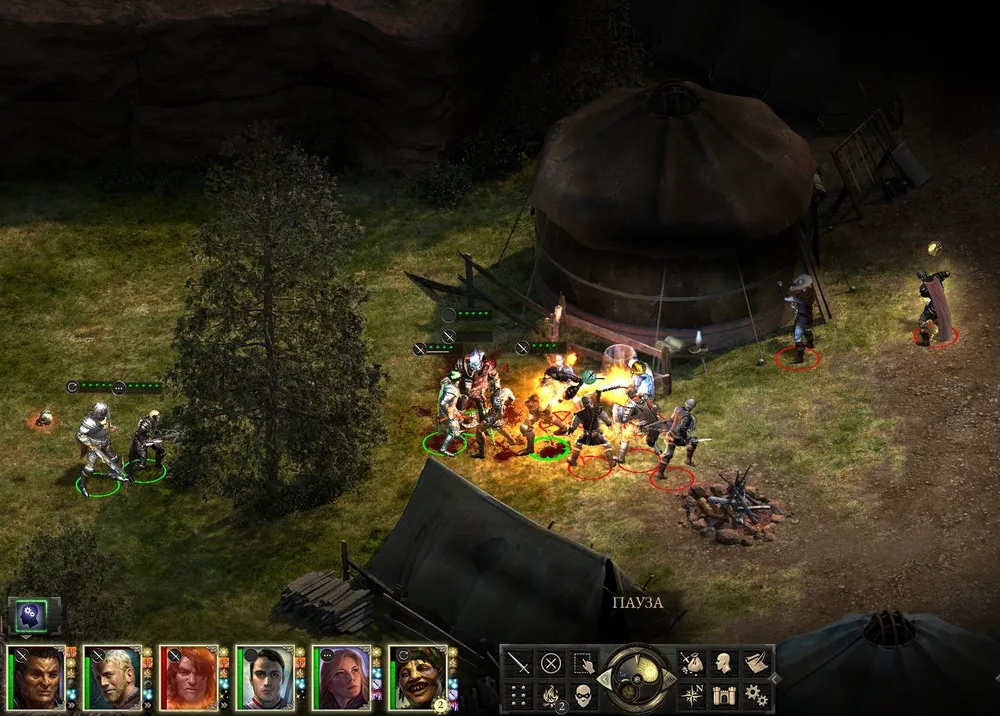Select the grinning green-hooded character portrait
The width and height of the screenshot is (1000, 716).
pyautogui.click(x=418, y=678)
